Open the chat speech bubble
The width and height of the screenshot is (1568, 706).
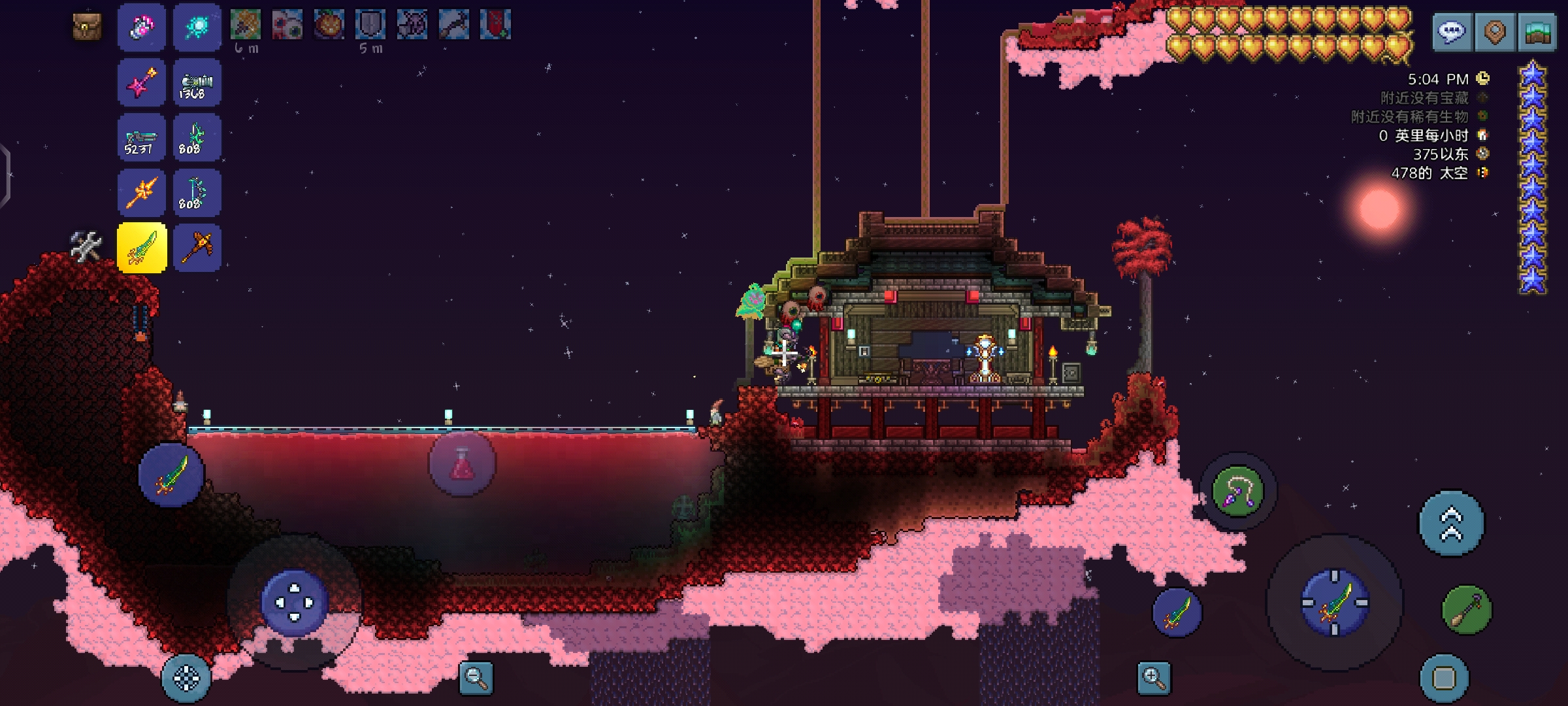tap(1452, 31)
